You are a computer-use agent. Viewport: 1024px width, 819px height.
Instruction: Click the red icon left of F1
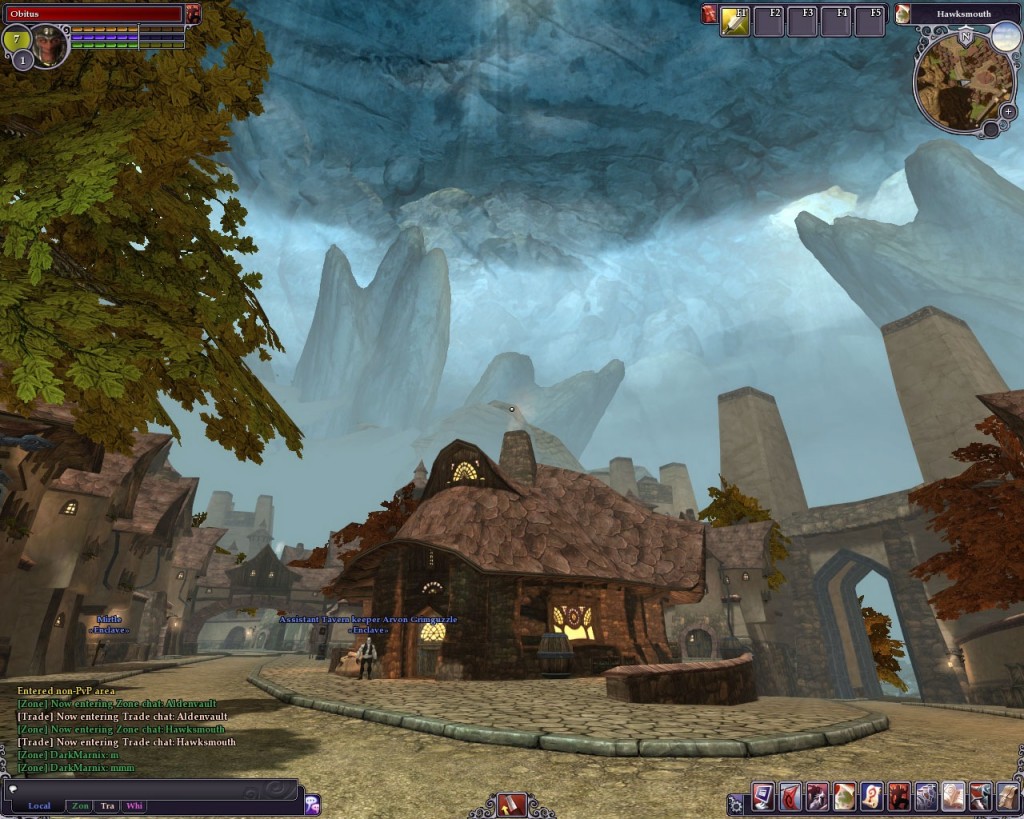[x=709, y=14]
